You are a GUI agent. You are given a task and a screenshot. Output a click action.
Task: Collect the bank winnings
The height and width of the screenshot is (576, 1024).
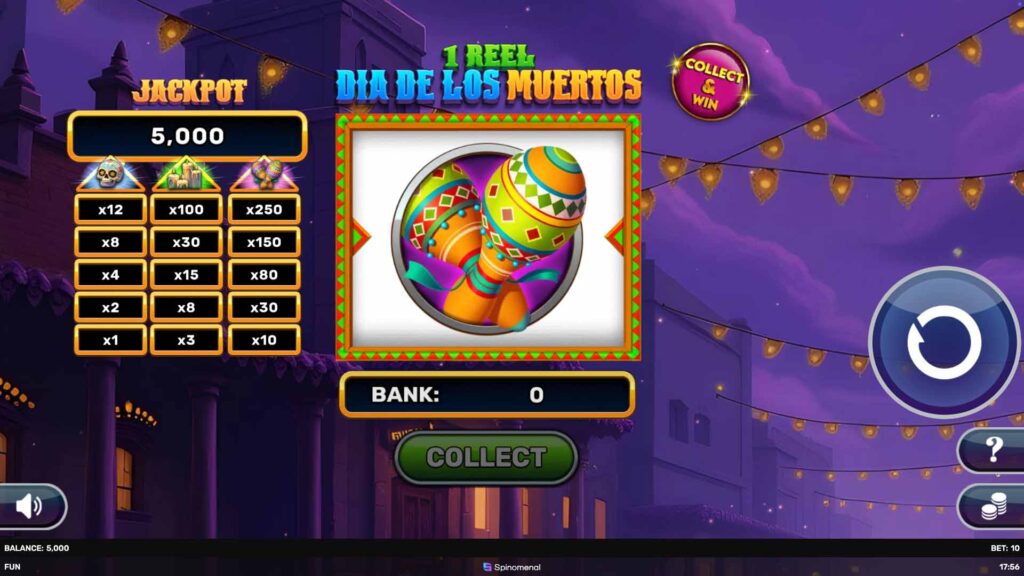(x=487, y=457)
